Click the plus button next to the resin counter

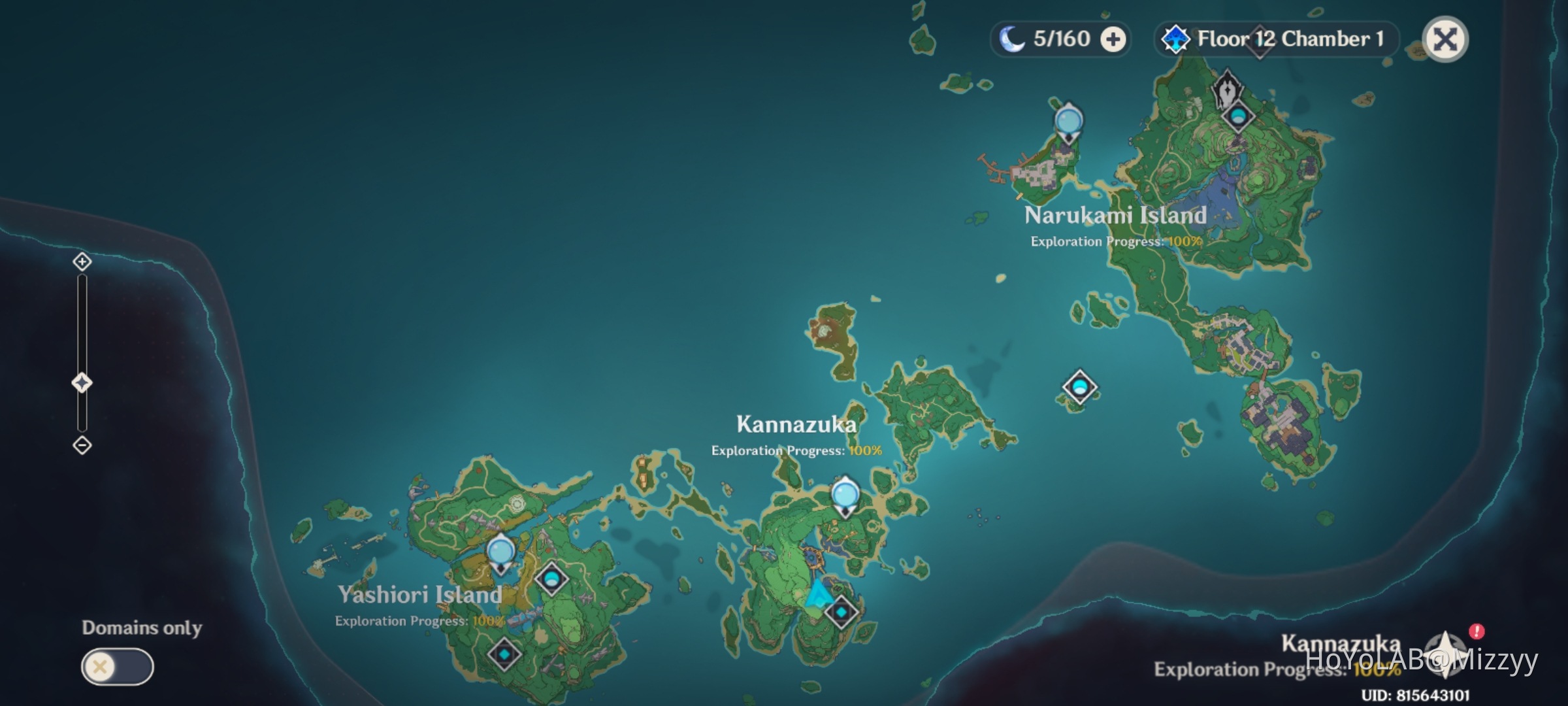pyautogui.click(x=1113, y=39)
